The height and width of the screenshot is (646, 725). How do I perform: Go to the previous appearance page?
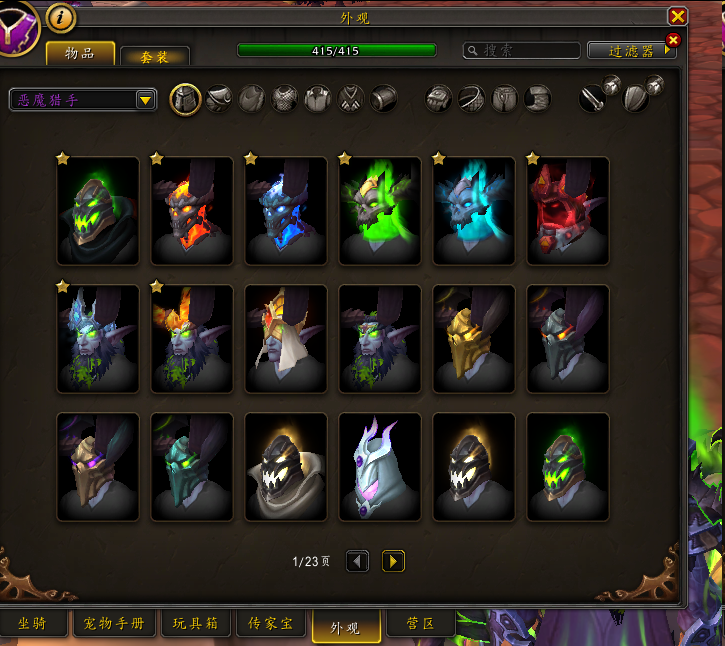pos(357,561)
